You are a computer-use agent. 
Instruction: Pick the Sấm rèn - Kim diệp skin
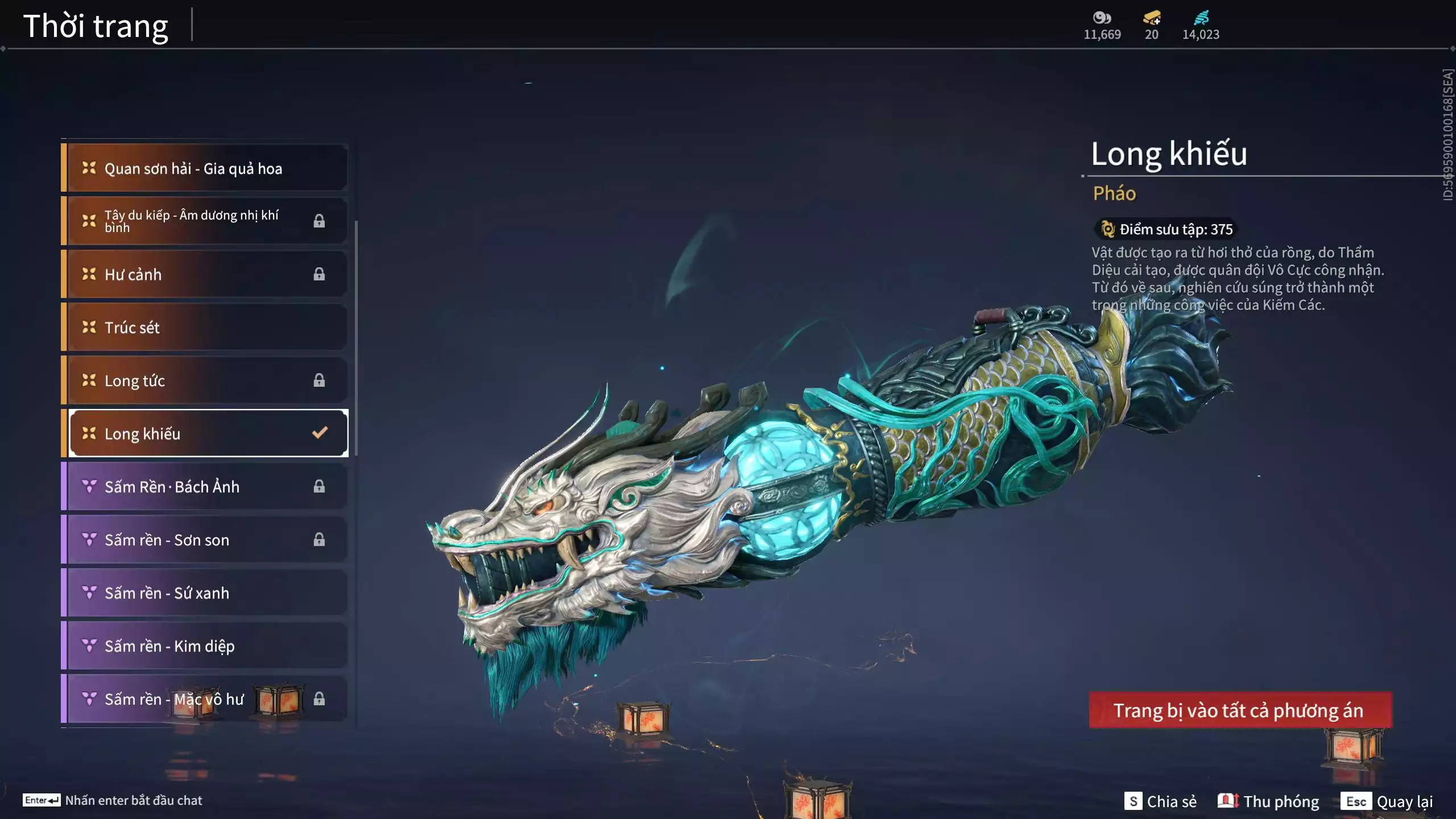(205, 646)
